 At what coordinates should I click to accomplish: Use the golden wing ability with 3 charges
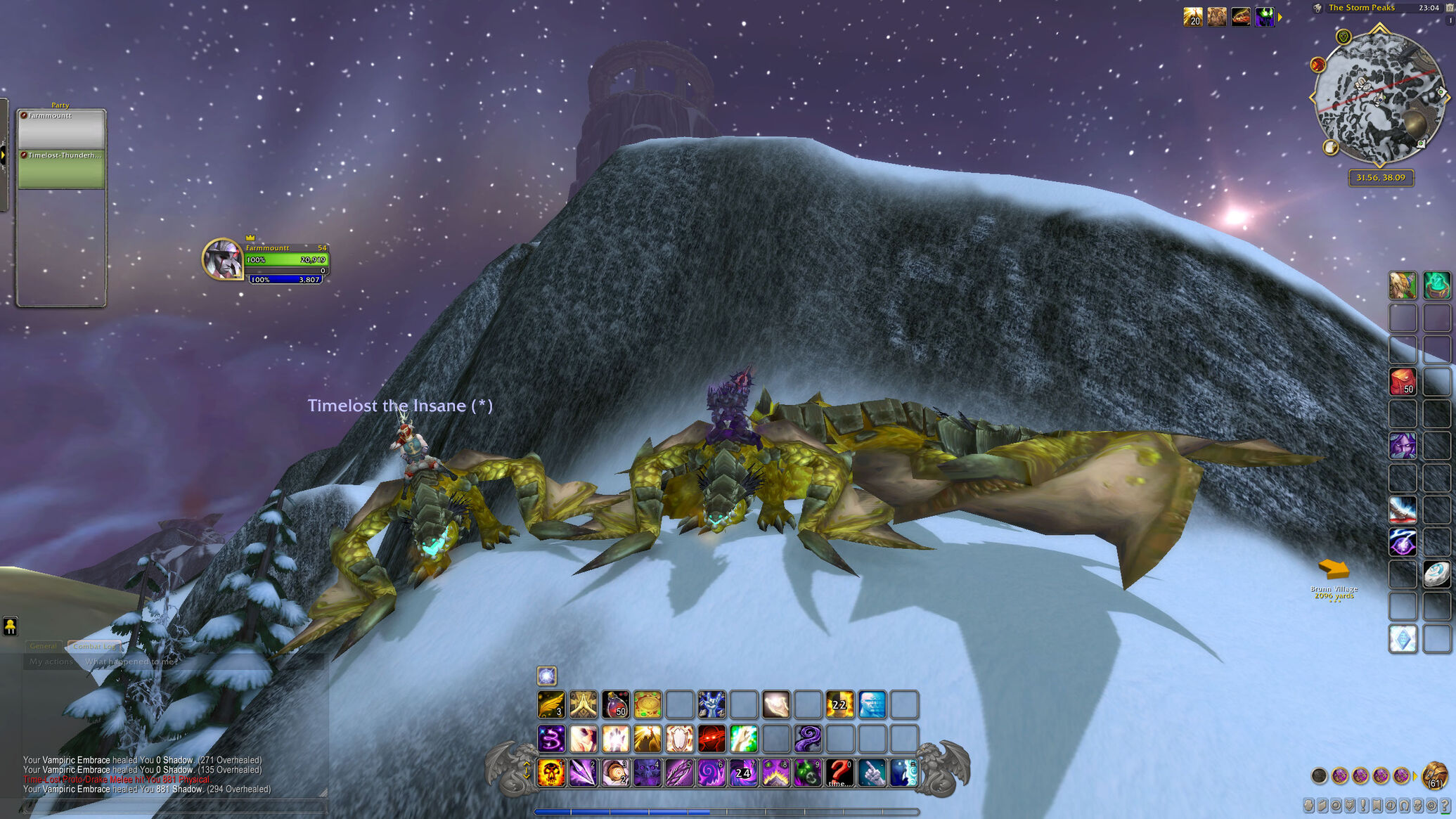pos(551,704)
